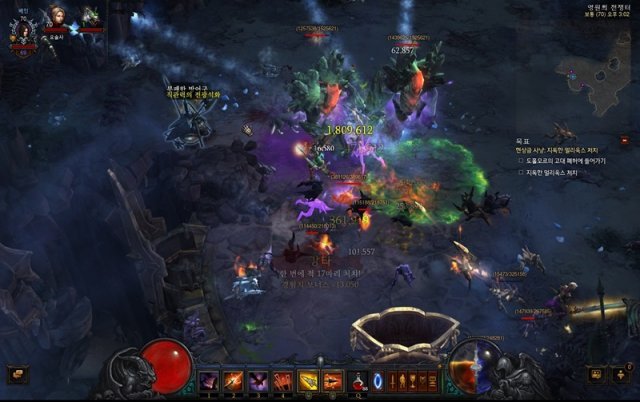The image size is (640, 402).
Task: Trigger the third skill bar ability
Action: (x=258, y=380)
